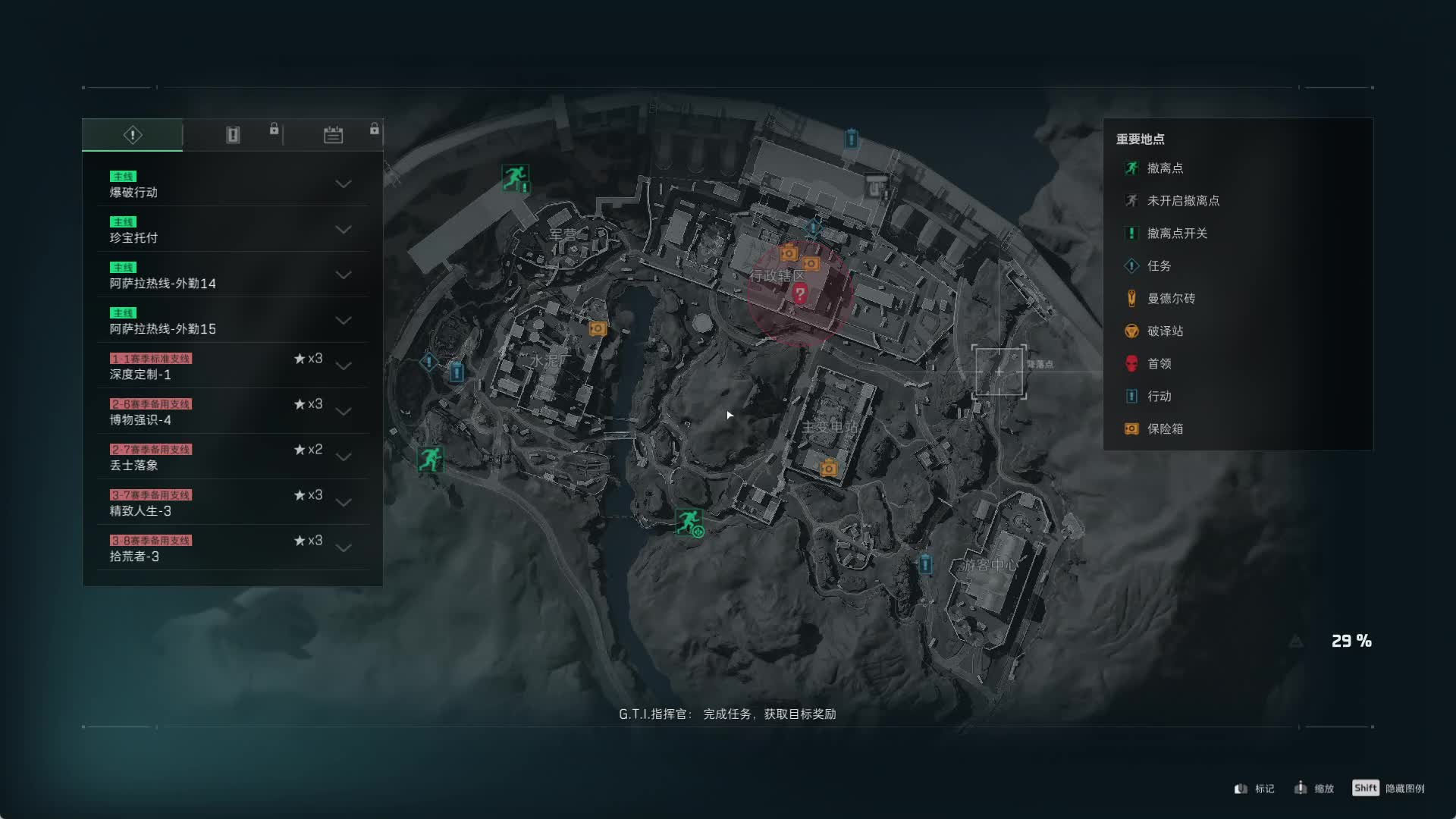The image size is (1456, 819).
Task: Click the safe marker beside 水泥厂
Action: tap(598, 328)
